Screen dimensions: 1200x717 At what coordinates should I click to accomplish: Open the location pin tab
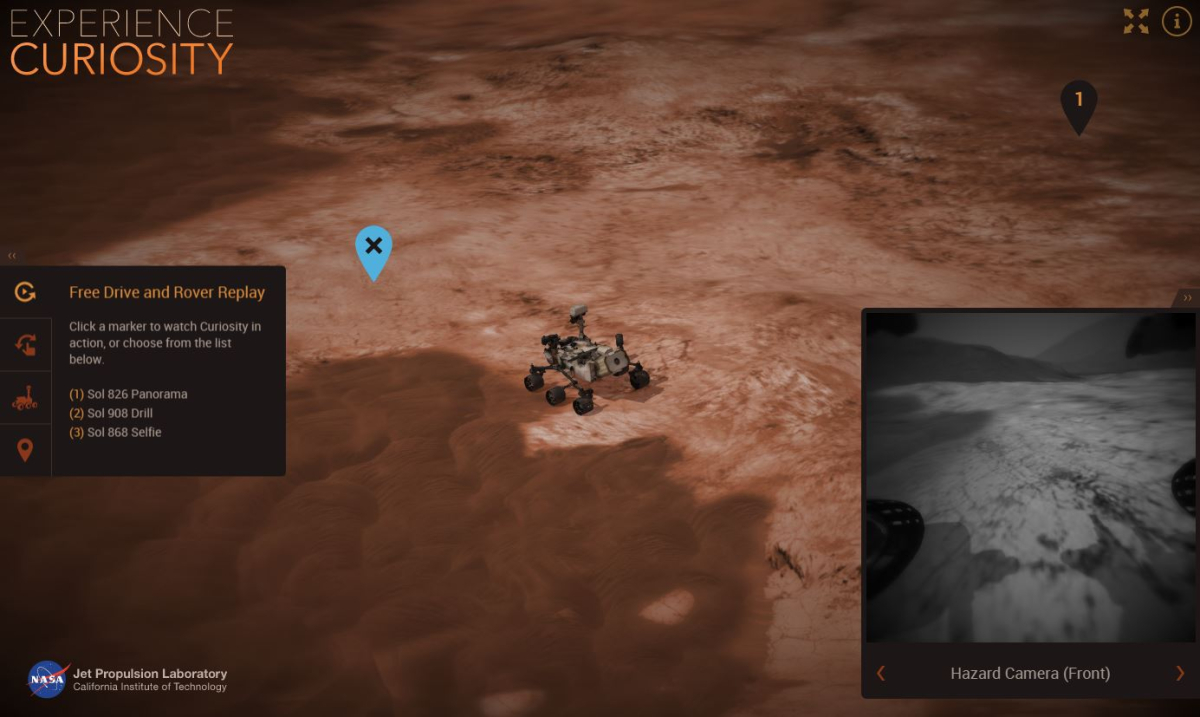pyautogui.click(x=25, y=450)
